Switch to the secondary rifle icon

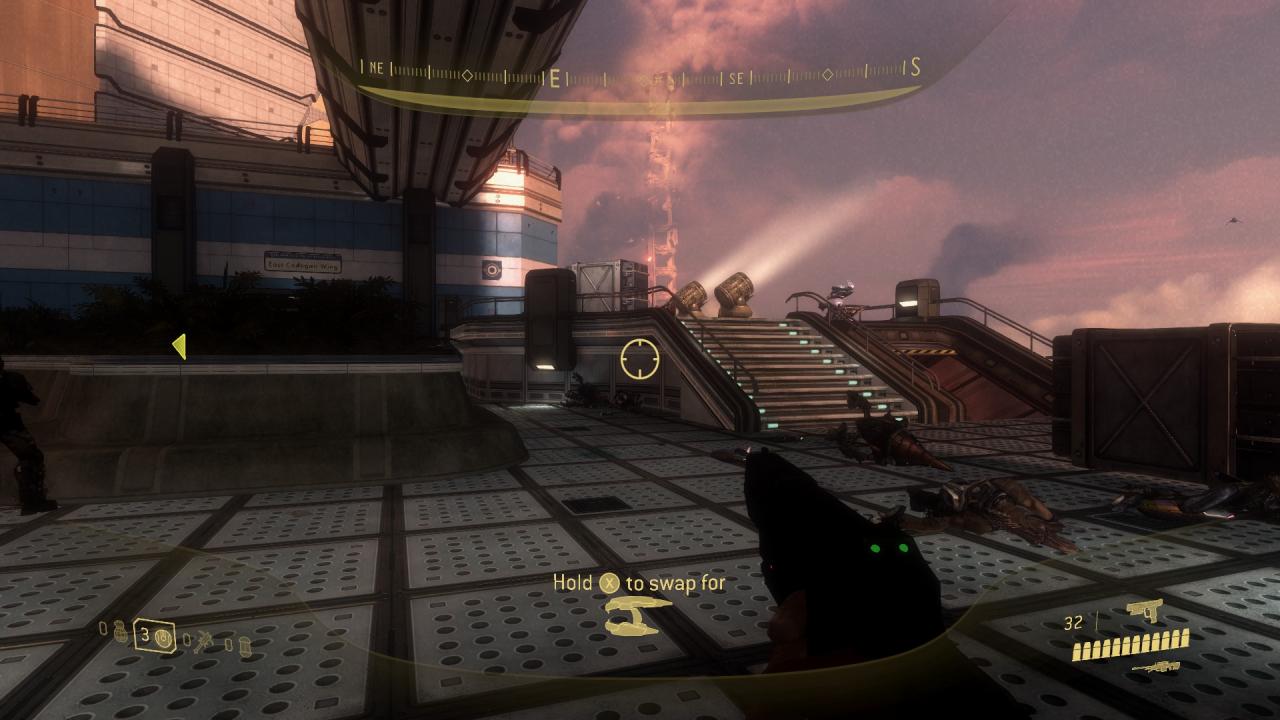click(1155, 667)
